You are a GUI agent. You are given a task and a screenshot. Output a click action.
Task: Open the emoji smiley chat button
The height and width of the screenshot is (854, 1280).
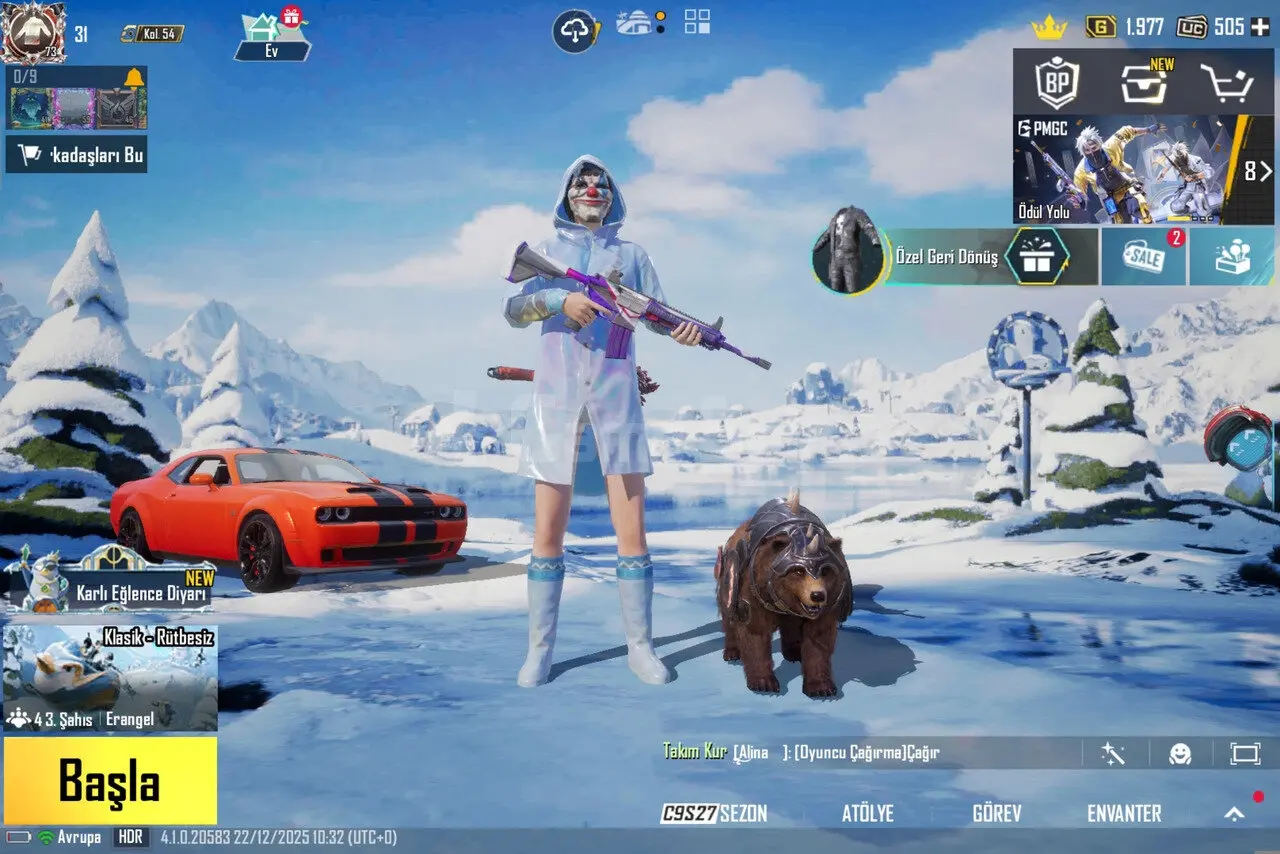pyautogui.click(x=1180, y=753)
